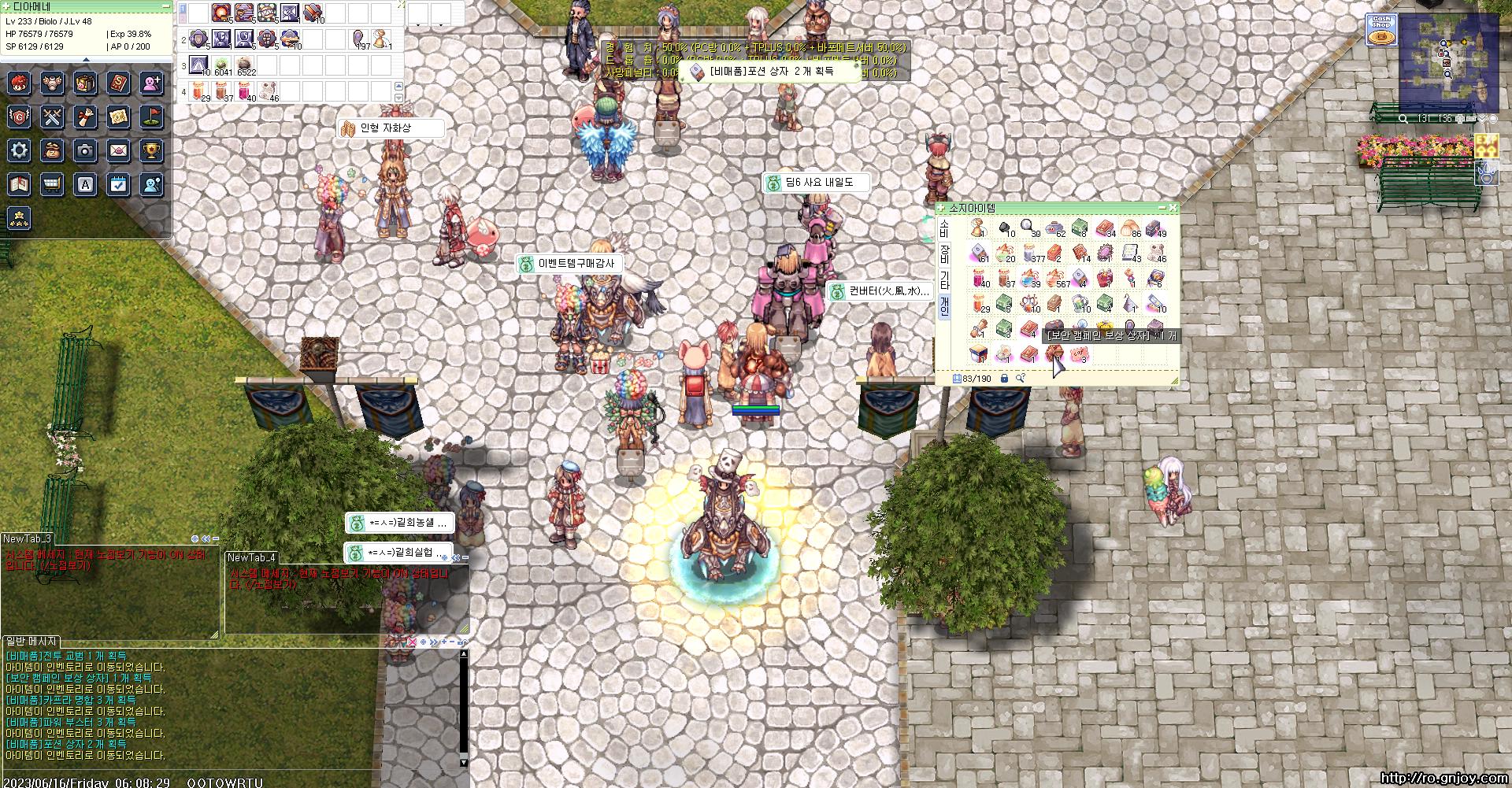The height and width of the screenshot is (788, 1512).
Task: Click the camera screenshot menu icon
Action: [85, 150]
